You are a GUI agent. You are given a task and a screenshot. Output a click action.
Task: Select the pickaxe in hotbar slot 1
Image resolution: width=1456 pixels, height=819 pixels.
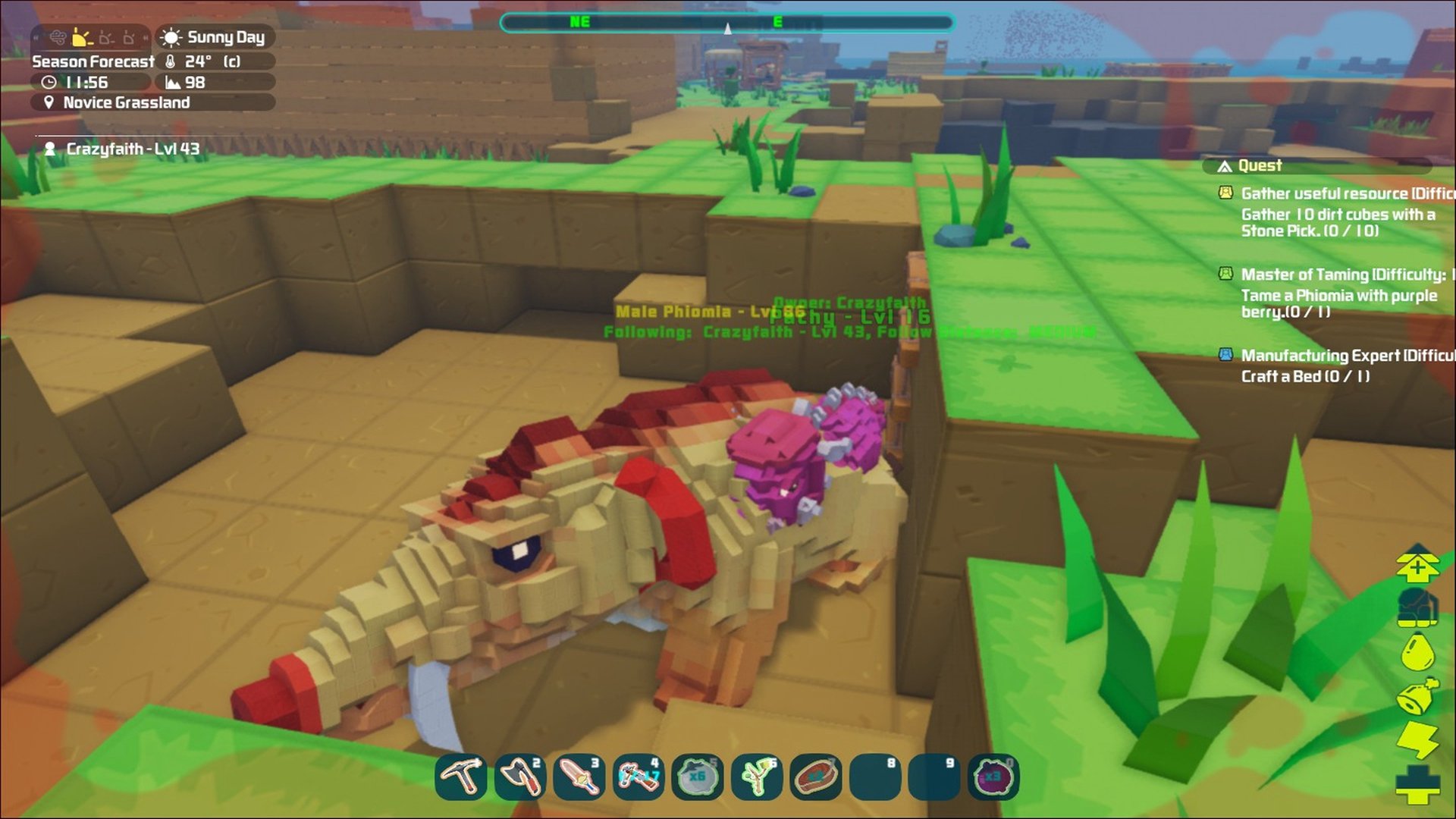461,777
